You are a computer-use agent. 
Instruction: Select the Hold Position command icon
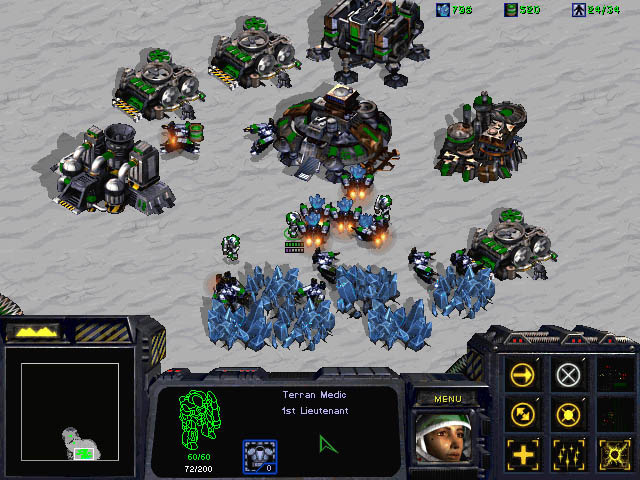568,413
